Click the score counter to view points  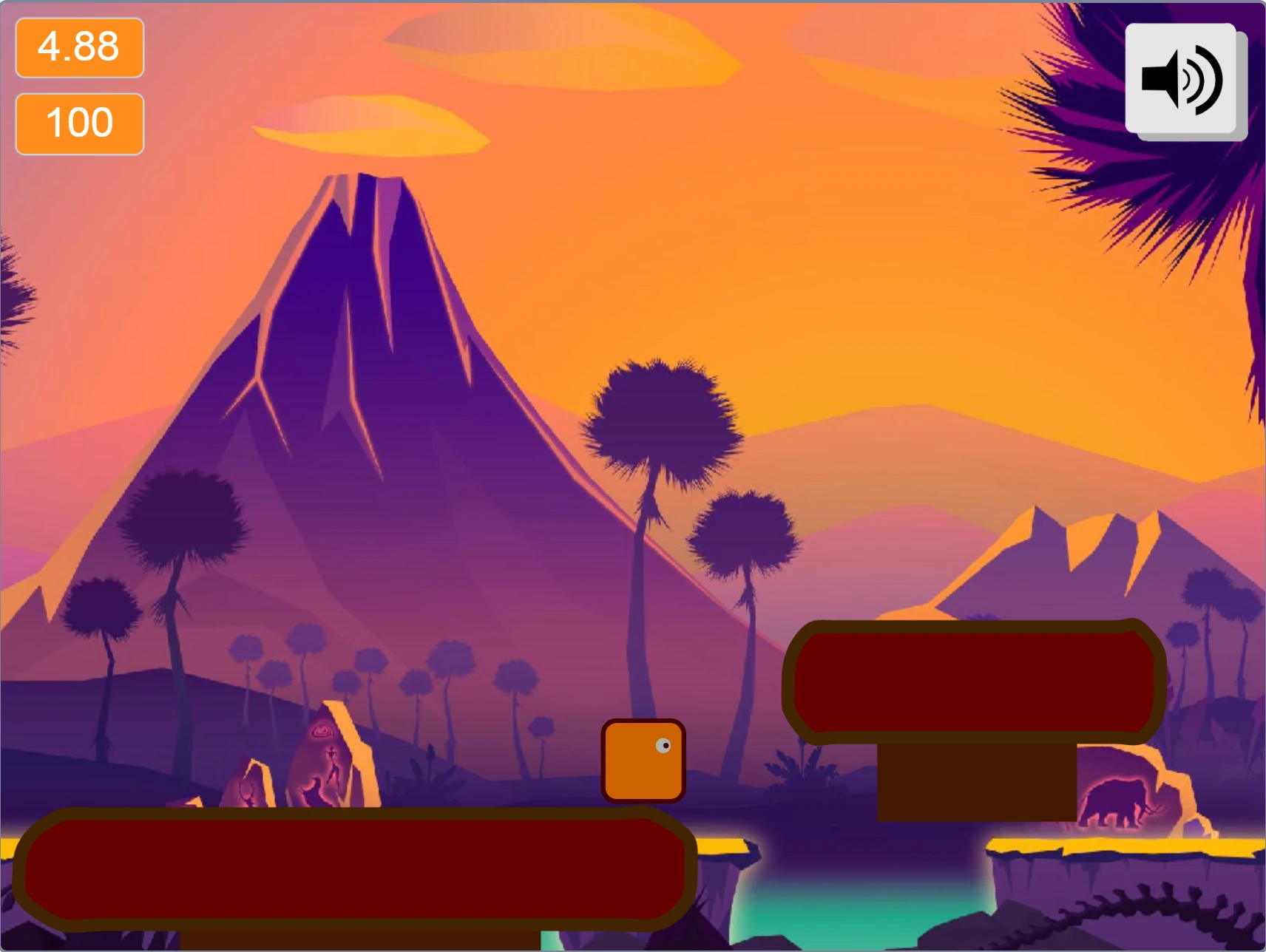[78, 122]
